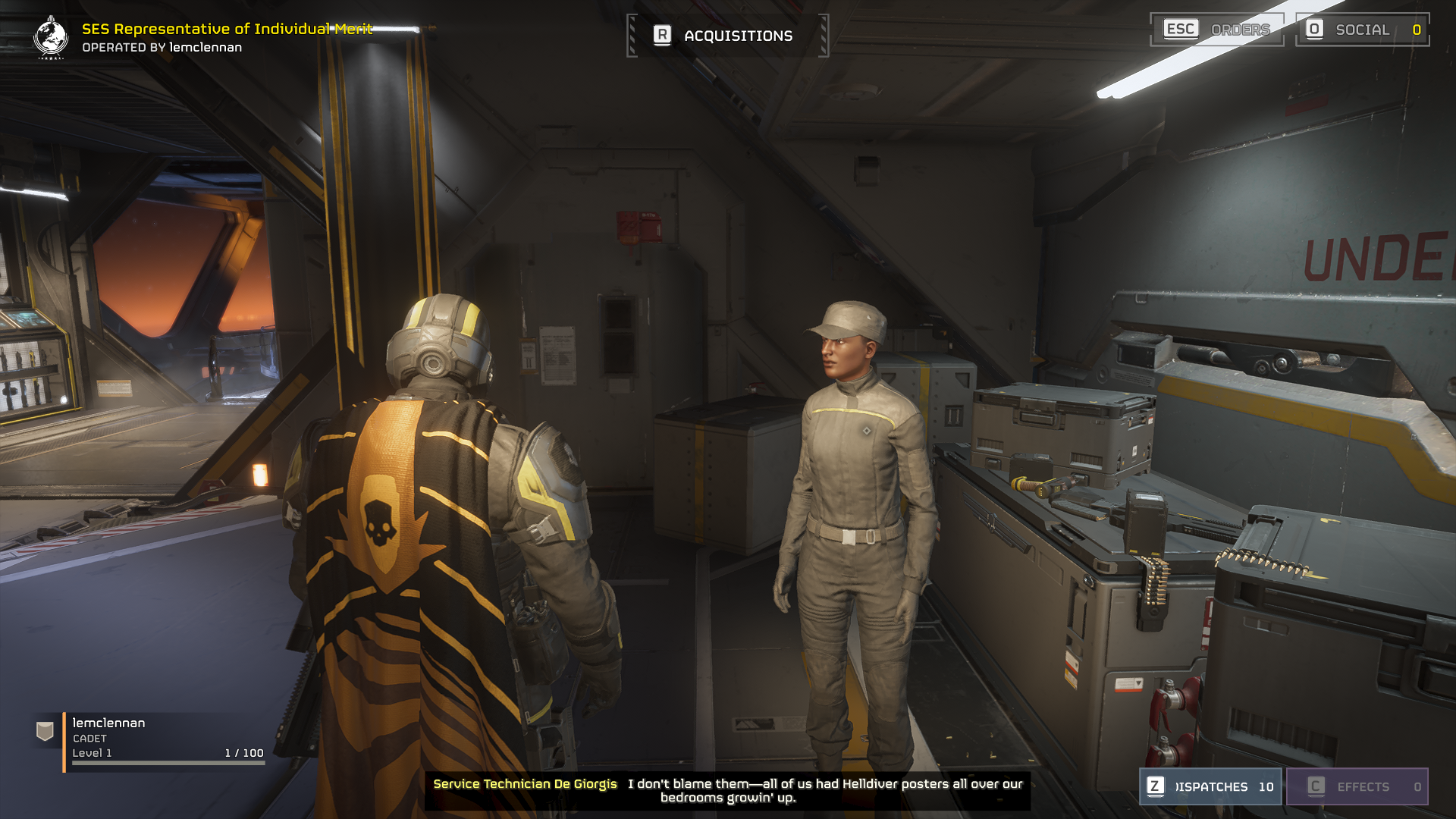Open the Effects panel

click(x=1357, y=786)
